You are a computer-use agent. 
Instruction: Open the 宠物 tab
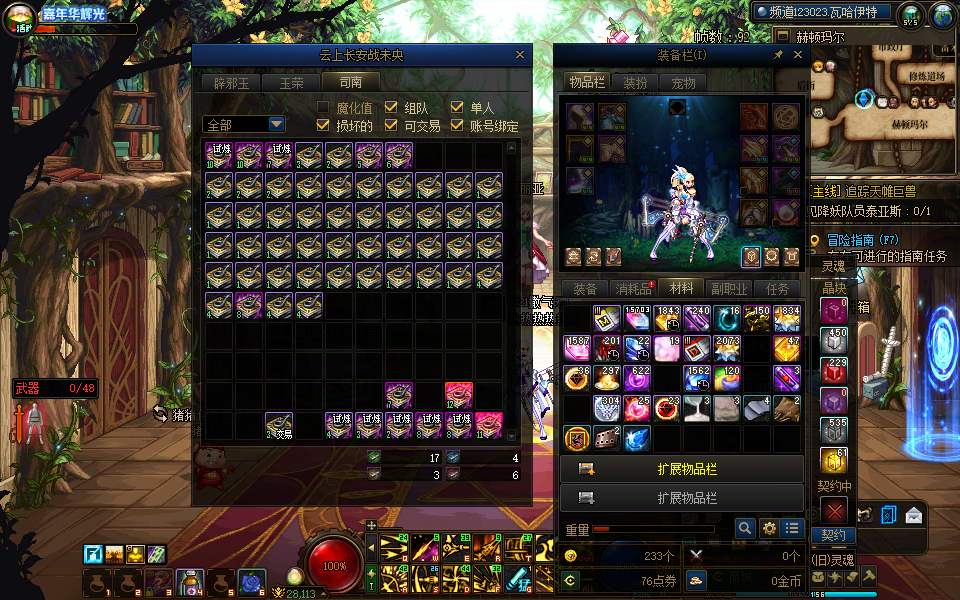(x=683, y=83)
